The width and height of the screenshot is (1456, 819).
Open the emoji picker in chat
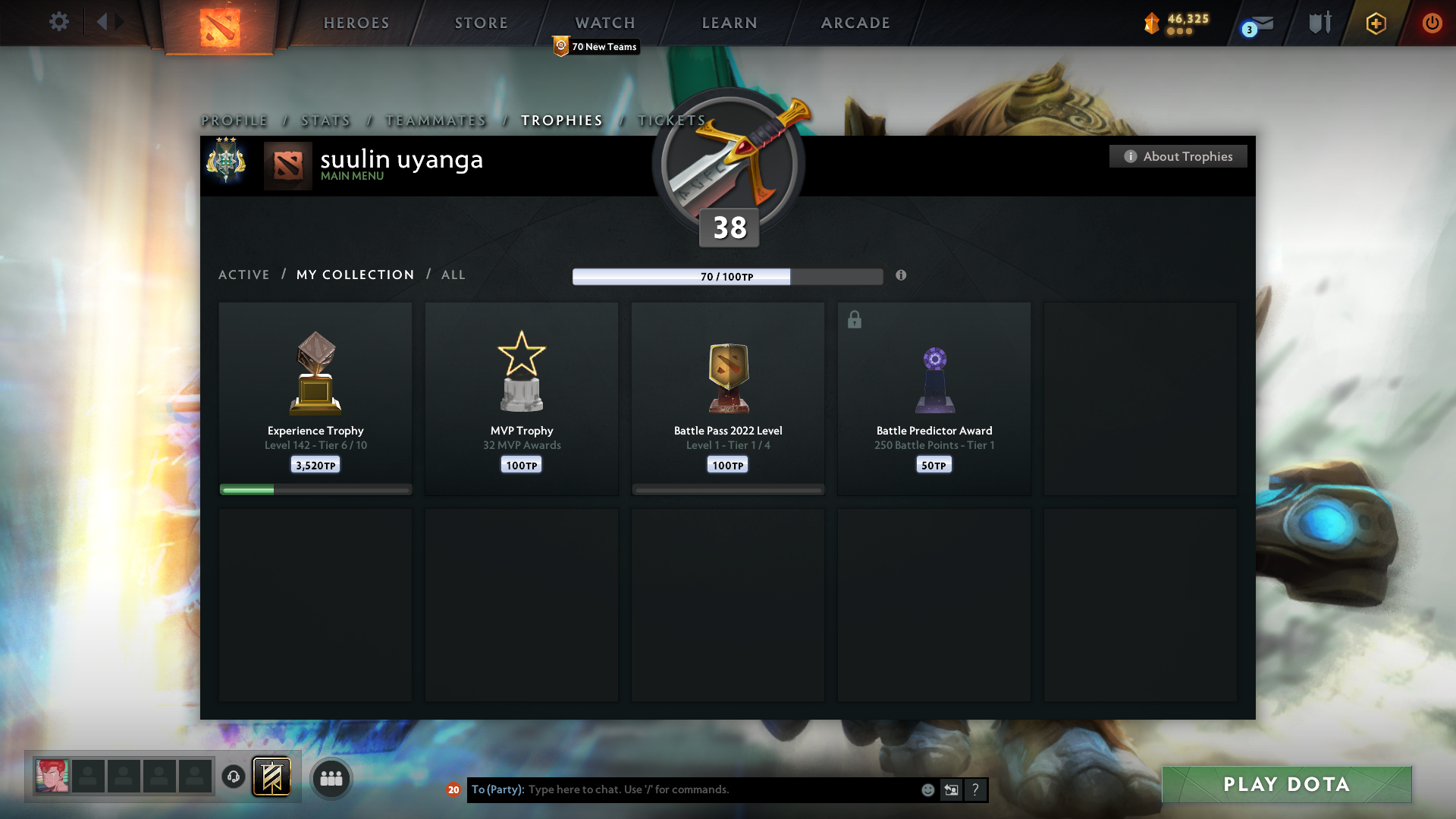tap(927, 789)
